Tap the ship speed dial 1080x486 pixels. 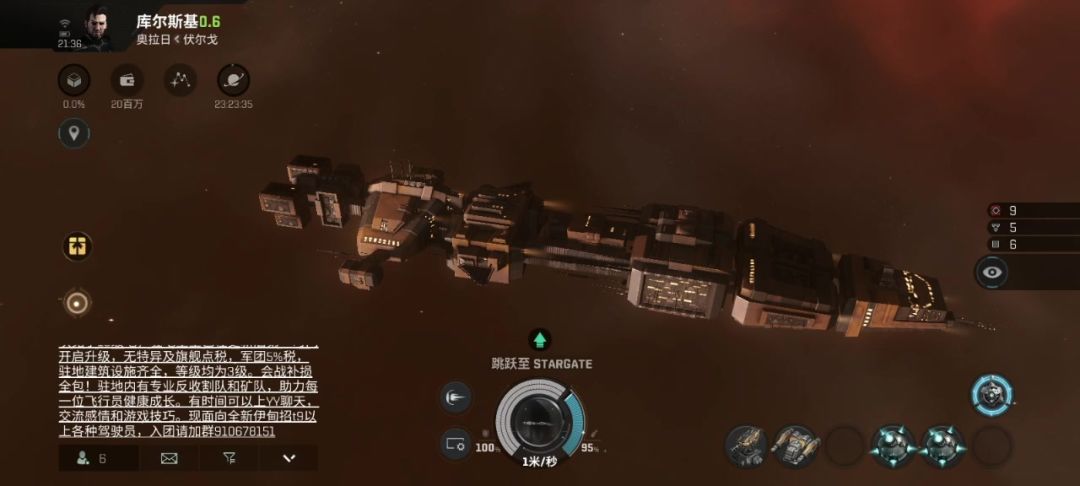click(540, 418)
